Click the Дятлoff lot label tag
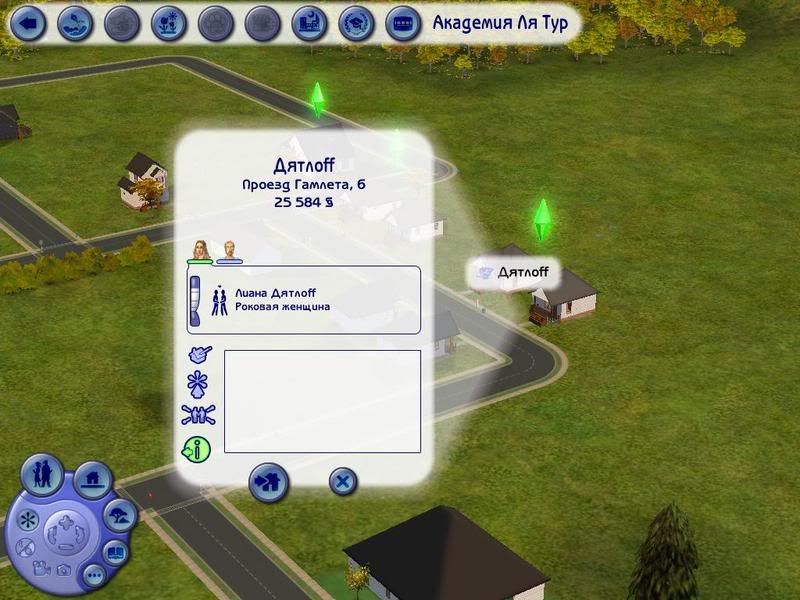 (x=515, y=272)
